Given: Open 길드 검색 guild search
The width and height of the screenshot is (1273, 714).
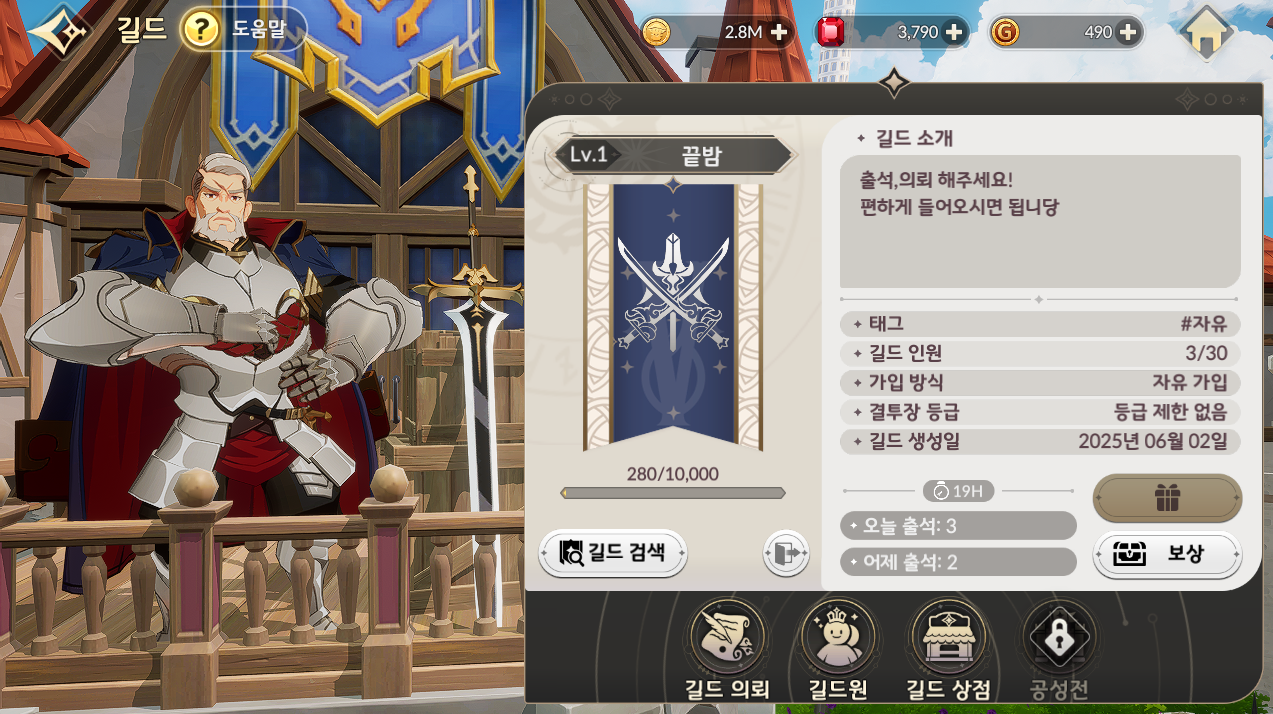Looking at the screenshot, I should pyautogui.click(x=613, y=552).
